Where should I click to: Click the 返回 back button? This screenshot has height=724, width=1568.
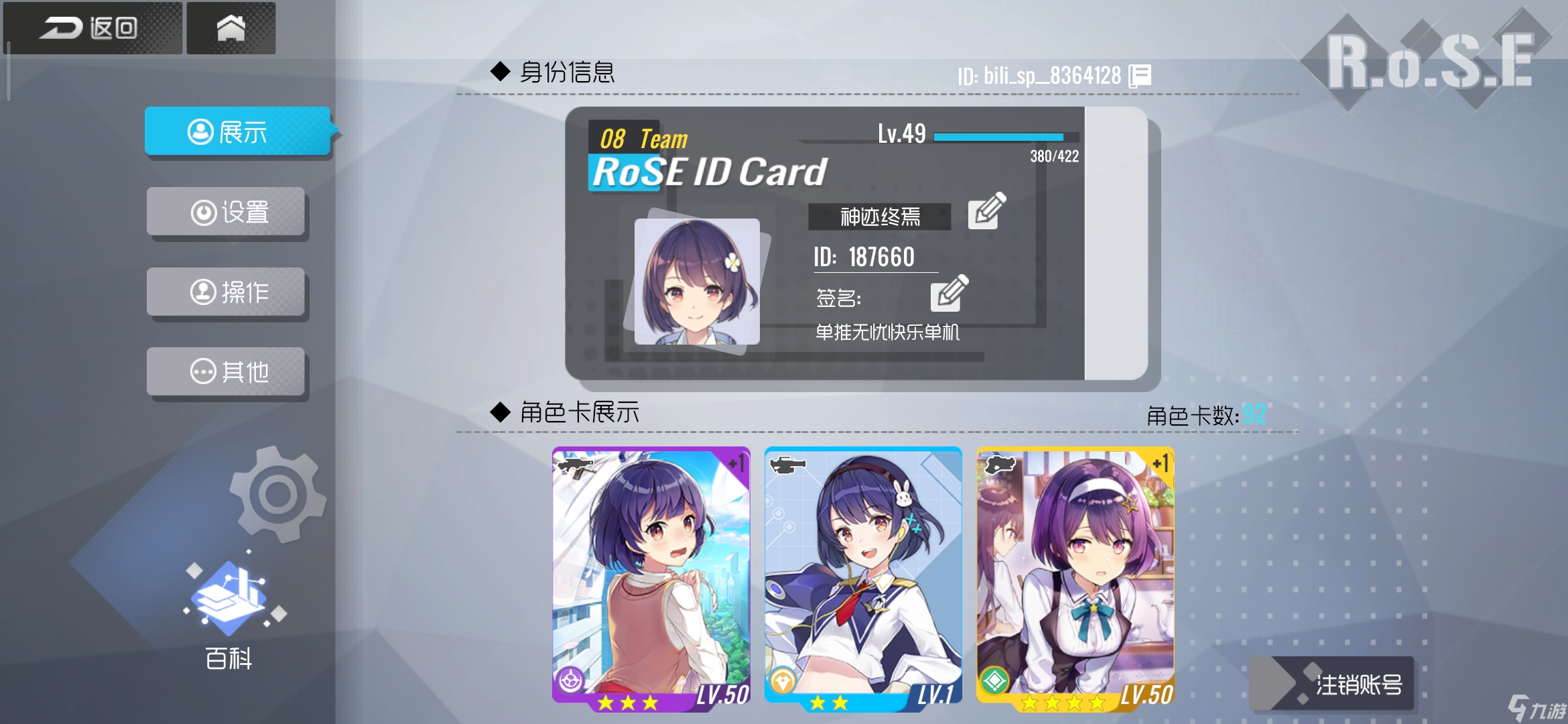pos(90,27)
